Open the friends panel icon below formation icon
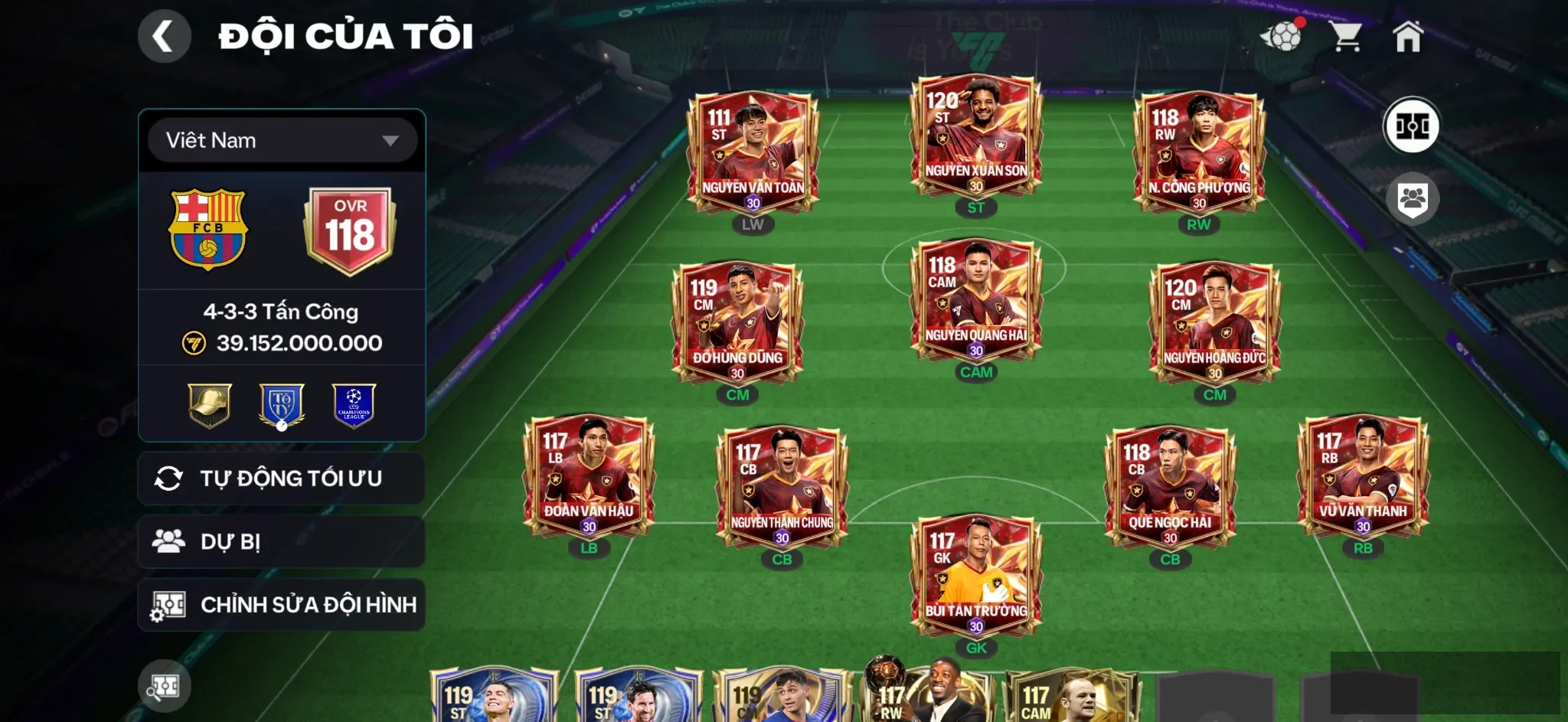Viewport: 1568px width, 722px height. (x=1413, y=198)
